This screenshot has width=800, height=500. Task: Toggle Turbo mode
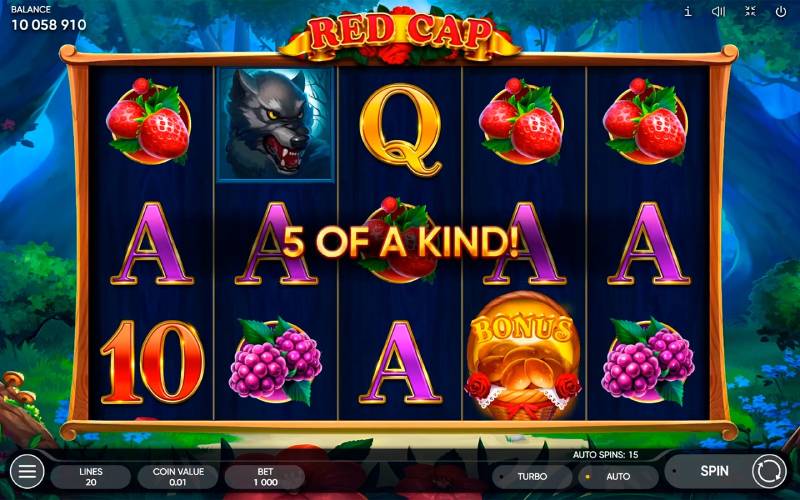pos(531,476)
